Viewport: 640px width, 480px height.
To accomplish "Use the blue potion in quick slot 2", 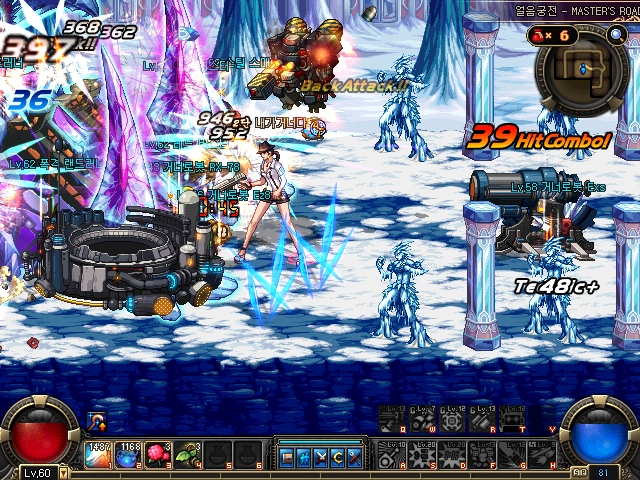I will tap(129, 455).
